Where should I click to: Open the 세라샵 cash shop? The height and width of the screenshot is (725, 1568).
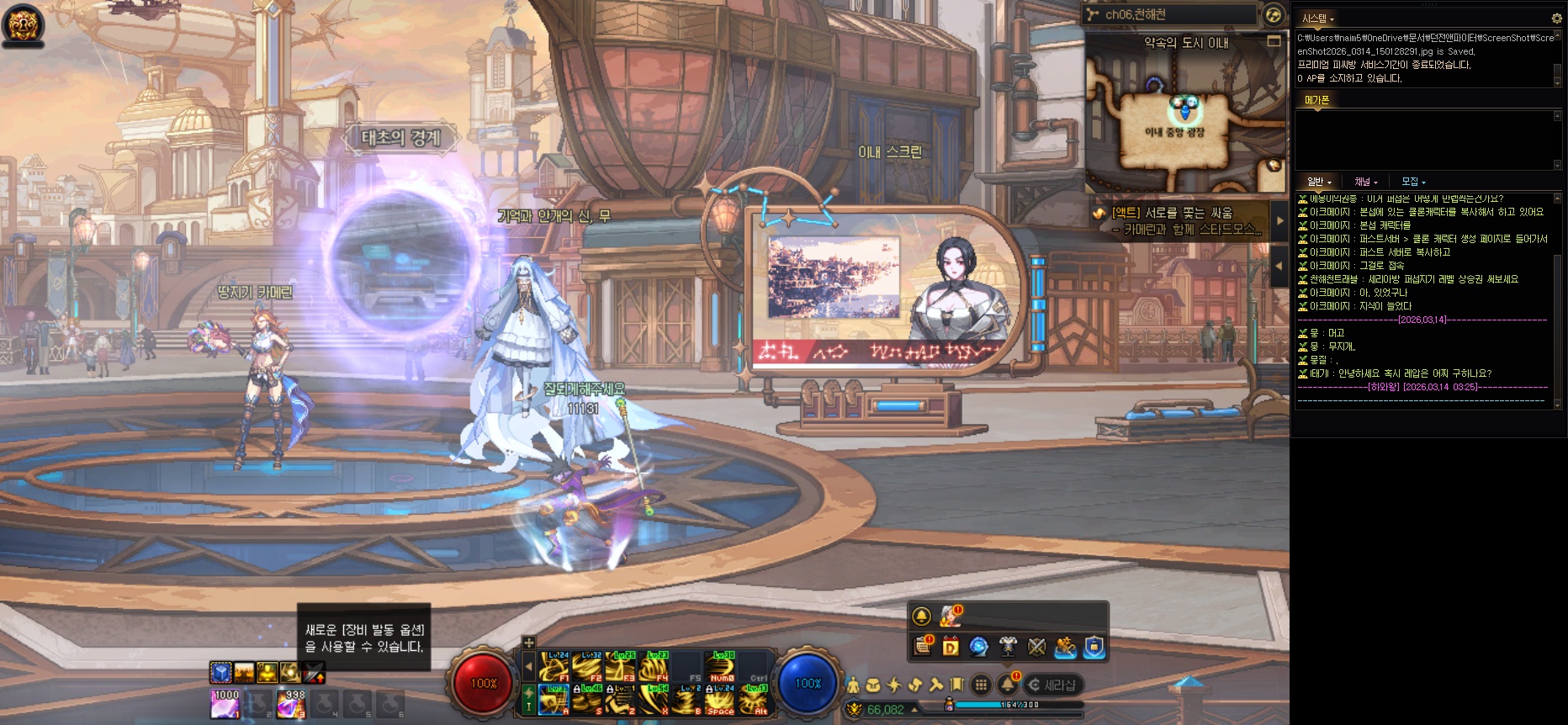[x=1052, y=685]
